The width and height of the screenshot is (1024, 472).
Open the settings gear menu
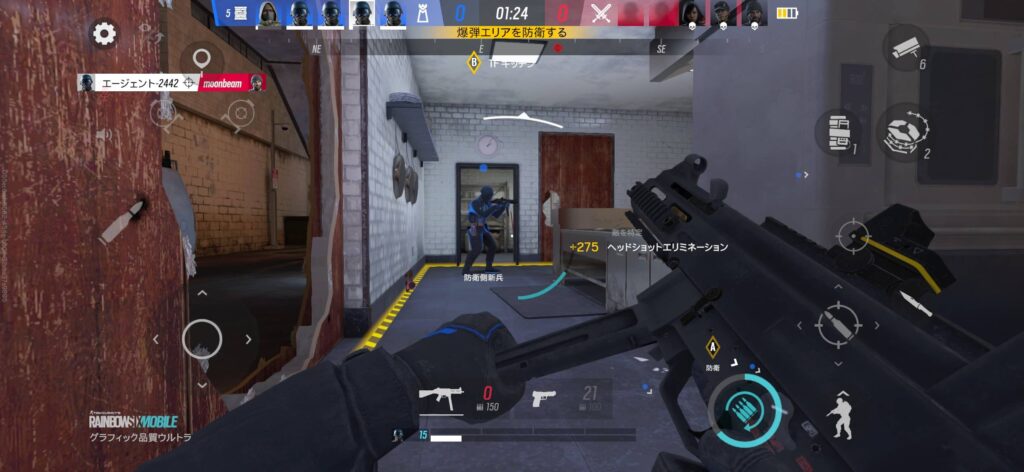tap(103, 34)
